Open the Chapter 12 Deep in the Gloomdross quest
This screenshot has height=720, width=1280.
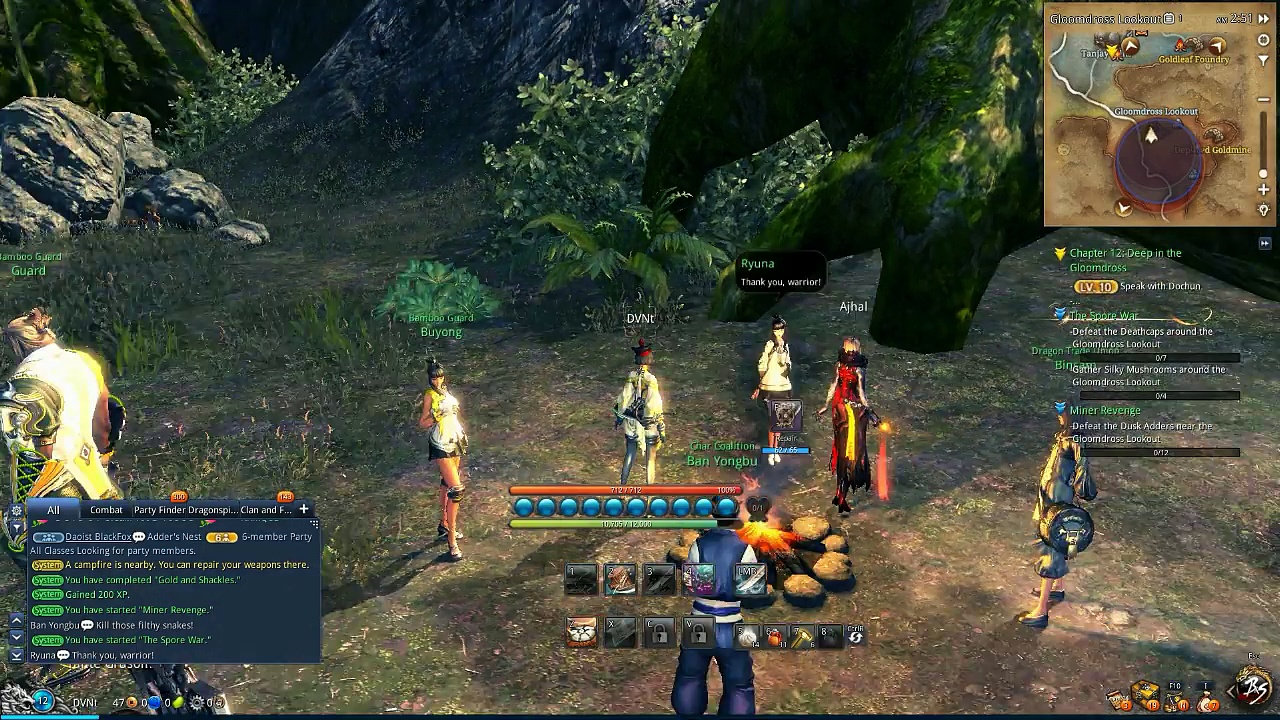1125,260
